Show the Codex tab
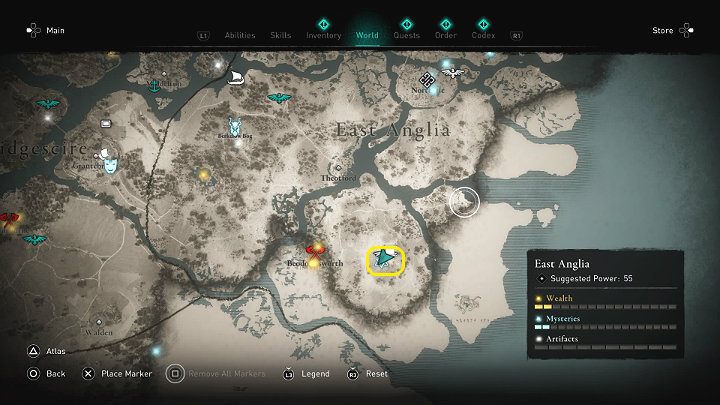This screenshot has width=720, height=405. pyautogui.click(x=484, y=35)
